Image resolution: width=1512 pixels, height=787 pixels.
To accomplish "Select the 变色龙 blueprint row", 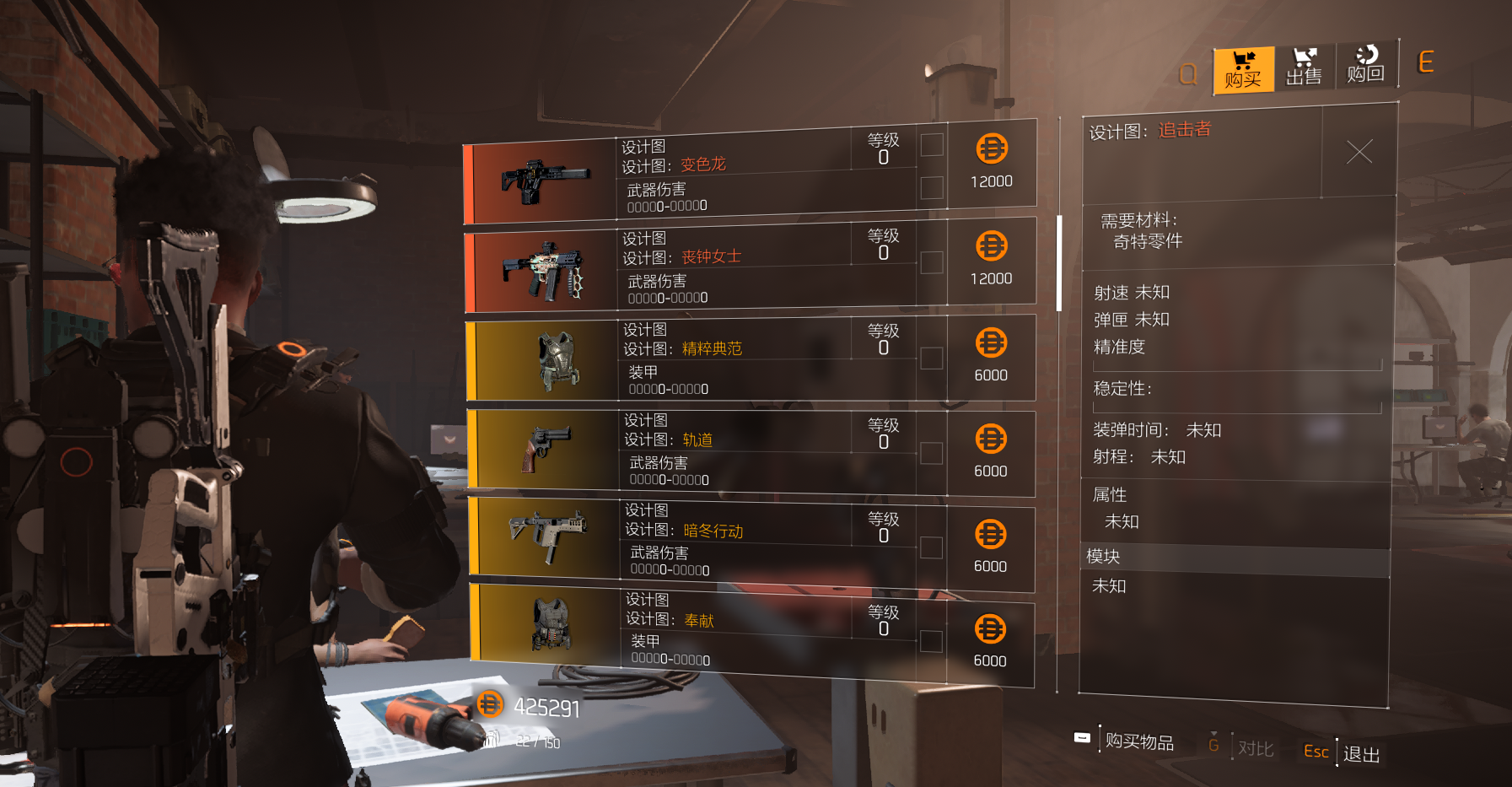I will coord(749,175).
